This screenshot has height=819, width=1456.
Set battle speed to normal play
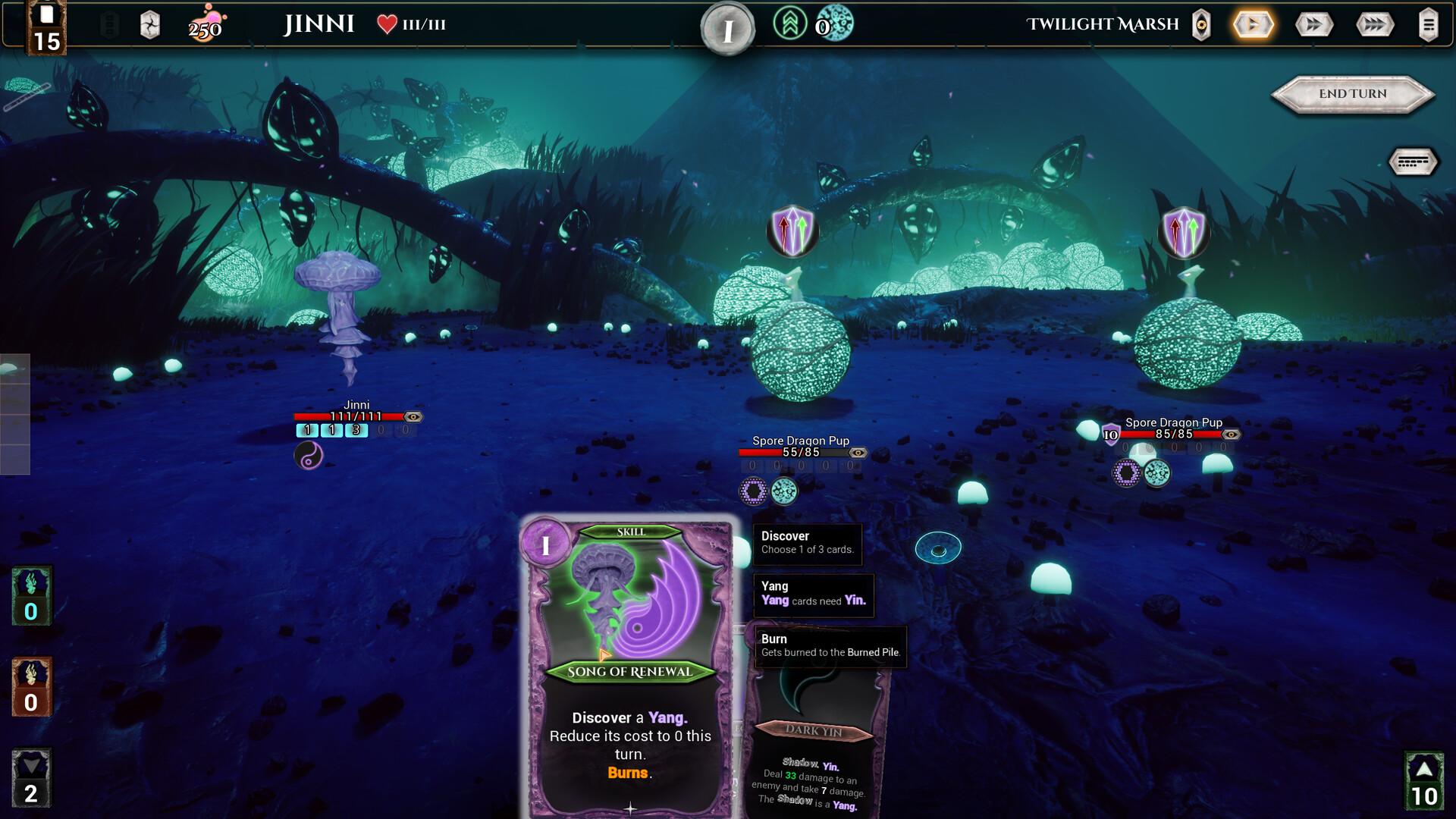click(1253, 25)
